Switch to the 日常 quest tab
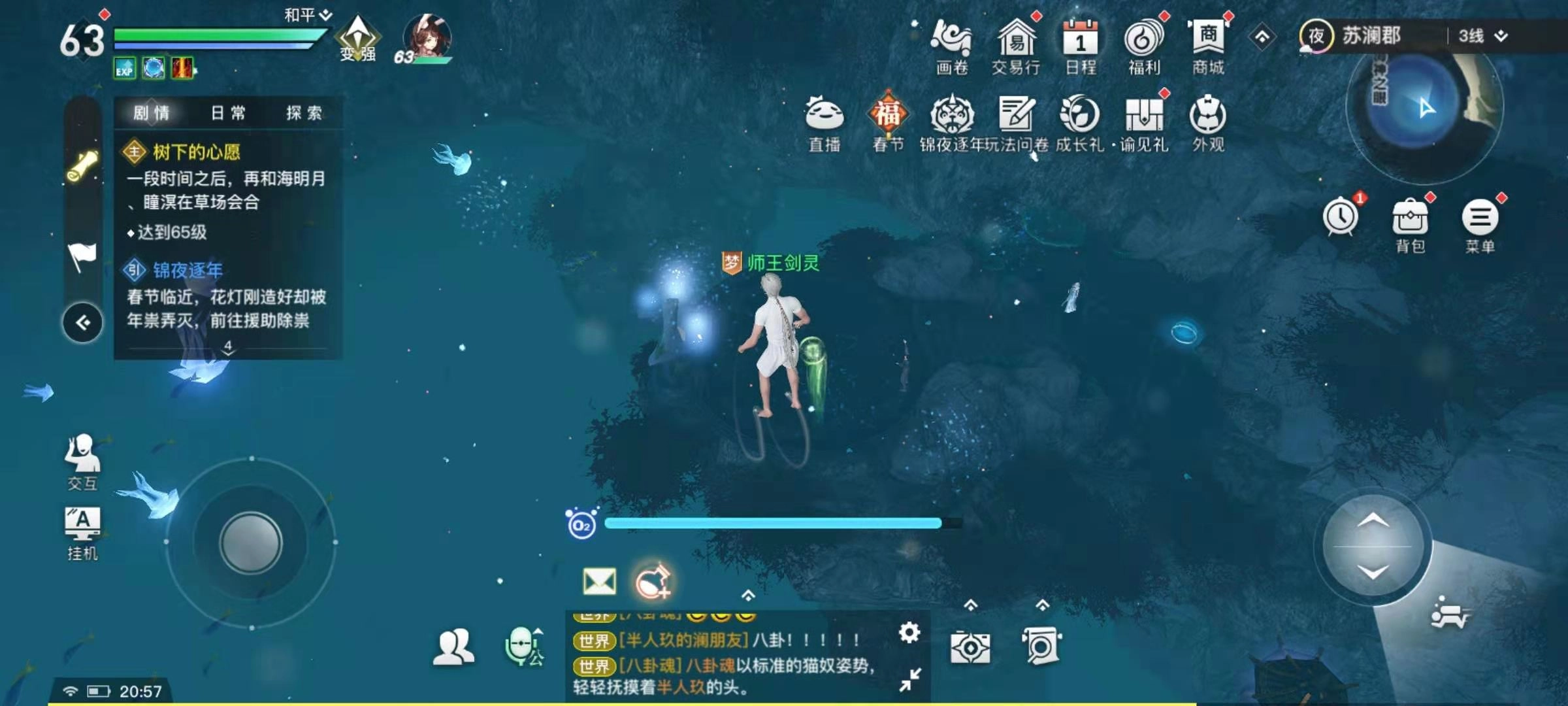The image size is (1568, 706). pyautogui.click(x=227, y=112)
